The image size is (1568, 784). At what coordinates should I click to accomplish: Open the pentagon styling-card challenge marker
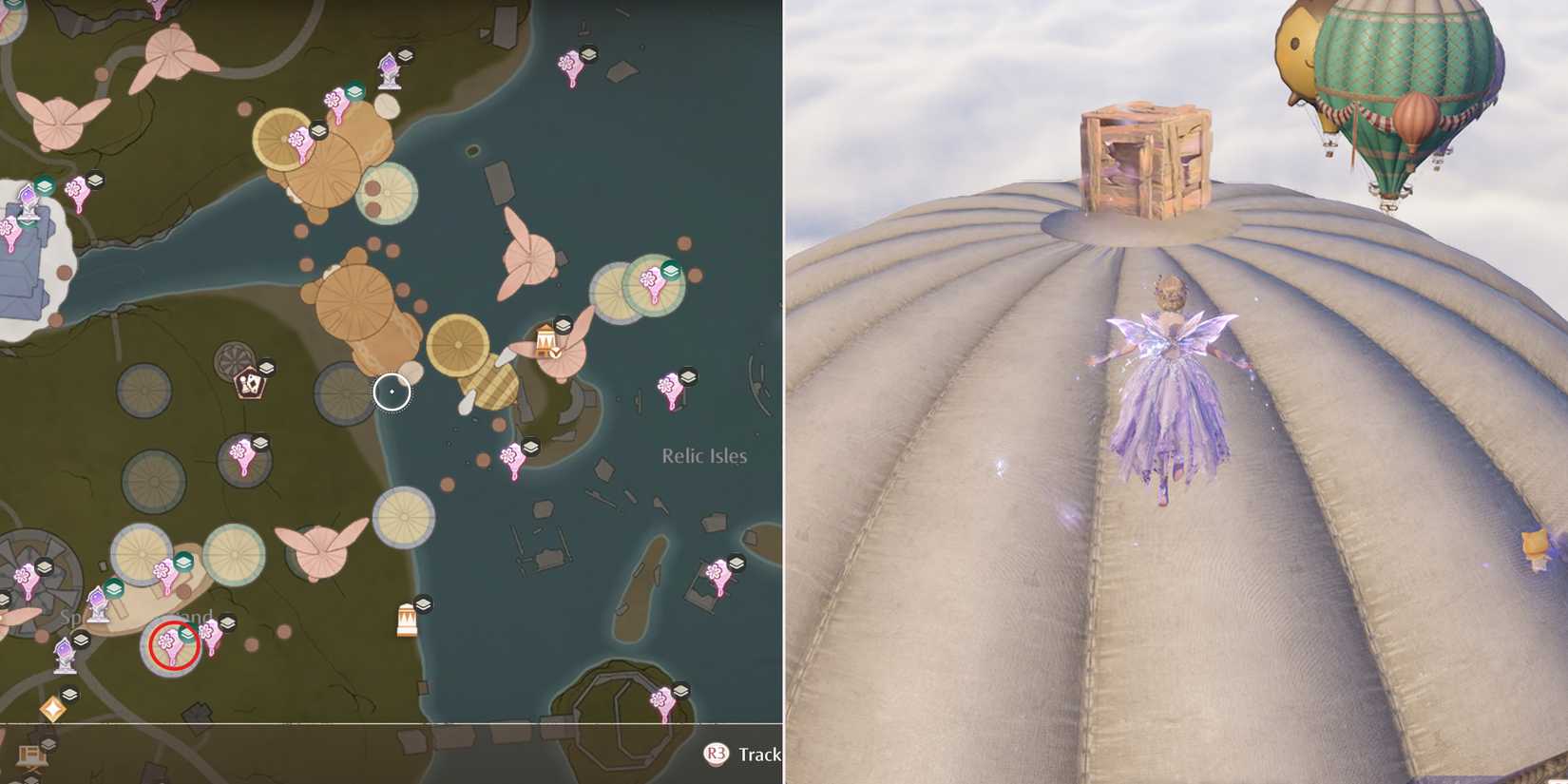pyautogui.click(x=249, y=383)
